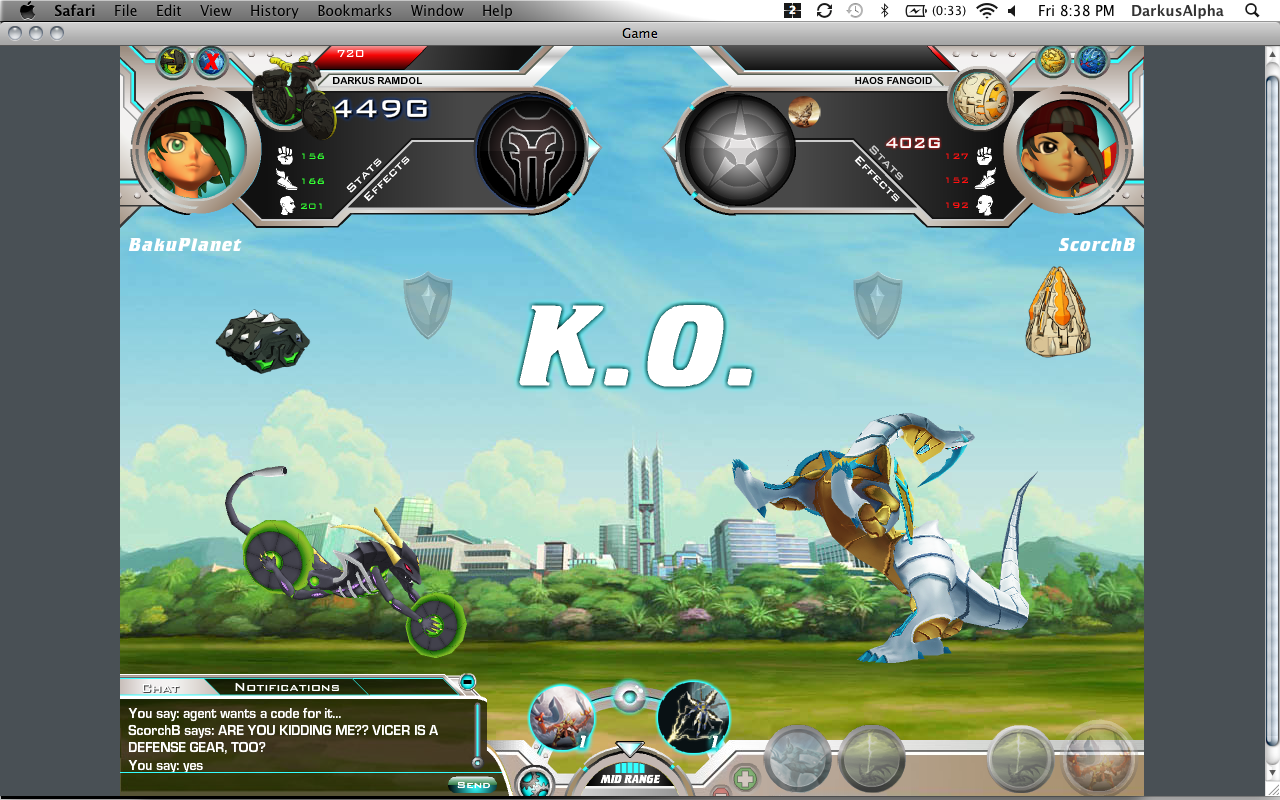Select the Haos Fangoid bakugan ball
Viewport: 1280px width, 800px height.
(x=980, y=101)
